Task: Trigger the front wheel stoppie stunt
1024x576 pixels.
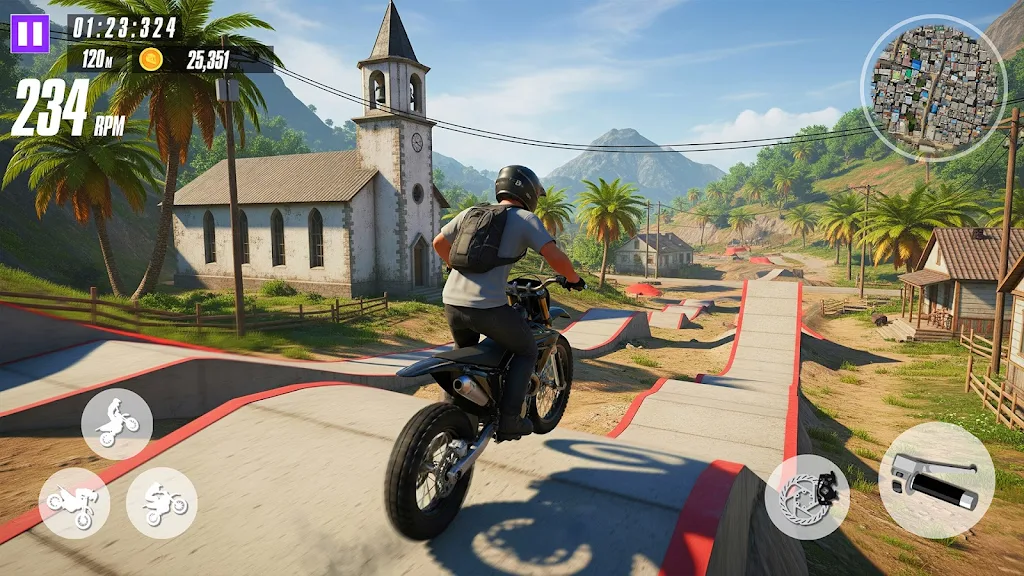Action: 74,504
